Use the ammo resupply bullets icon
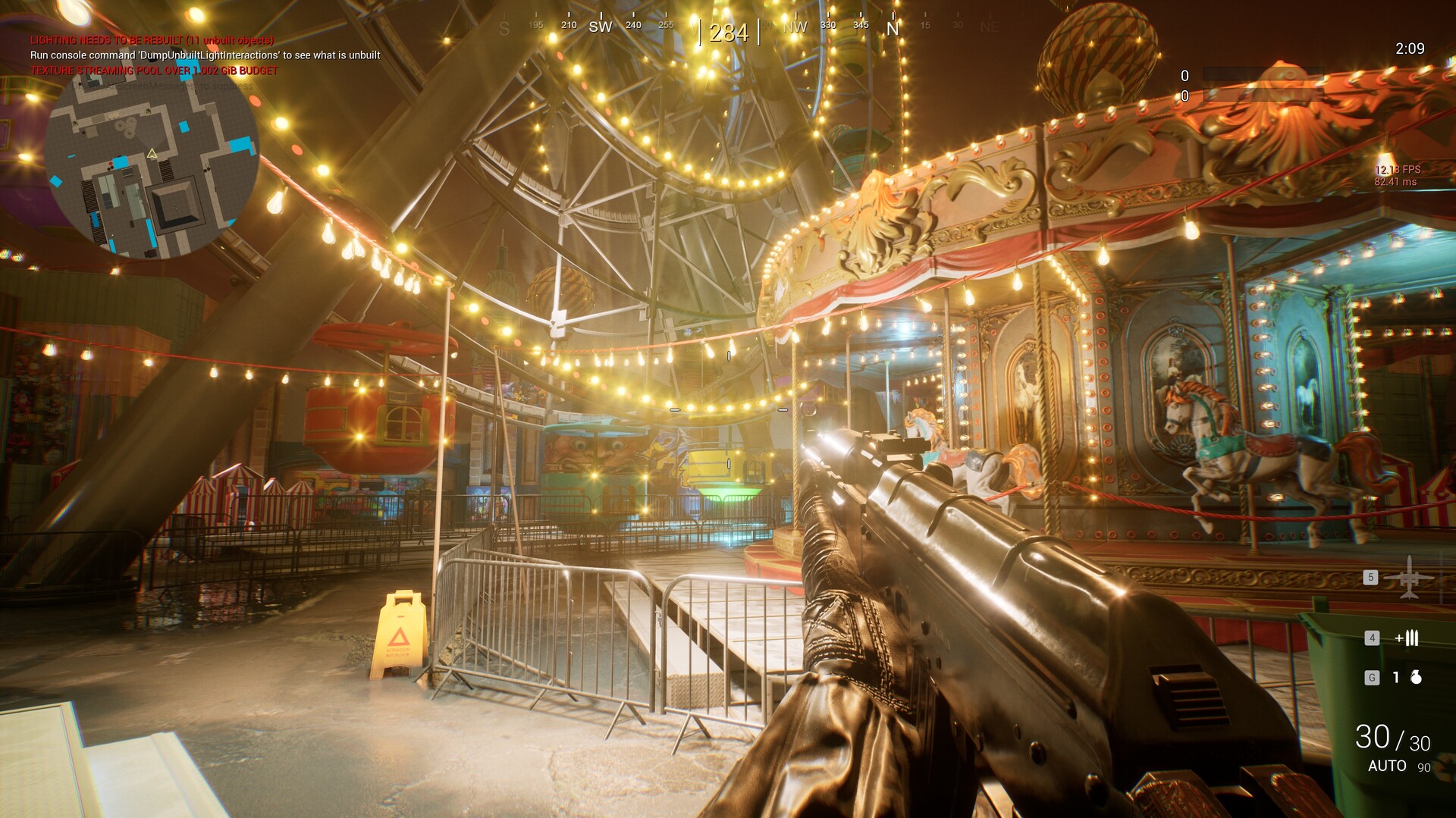This screenshot has width=1456, height=818. click(1407, 638)
